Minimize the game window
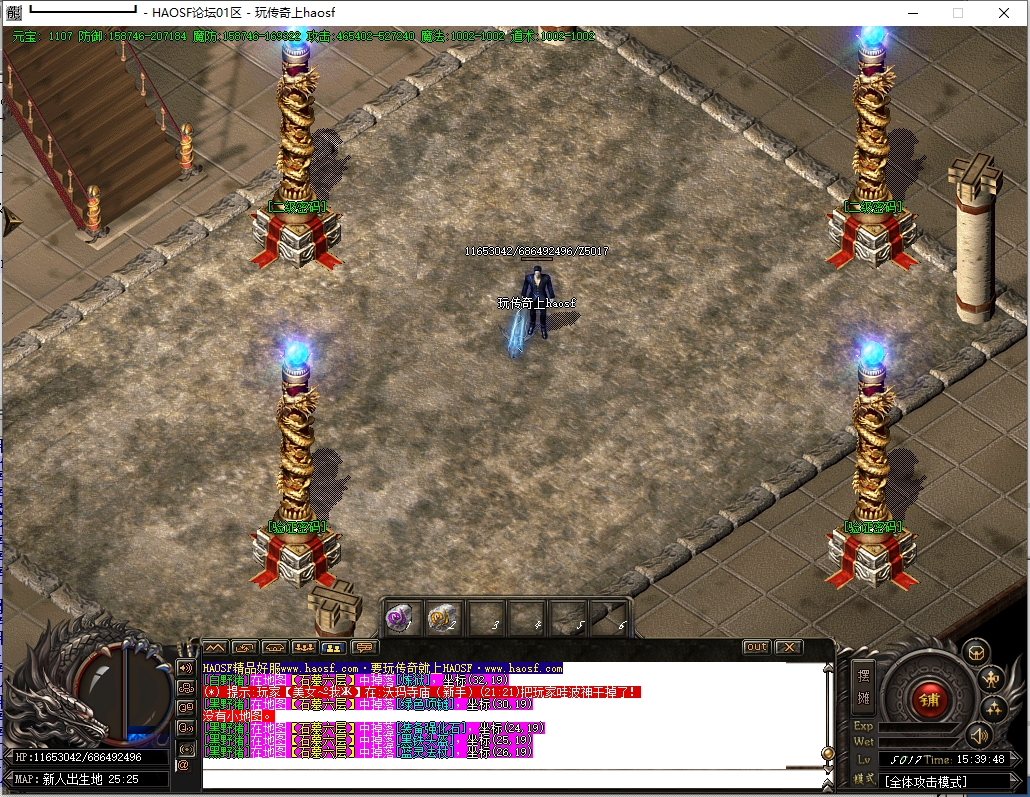This screenshot has width=1030, height=797. pos(911,13)
